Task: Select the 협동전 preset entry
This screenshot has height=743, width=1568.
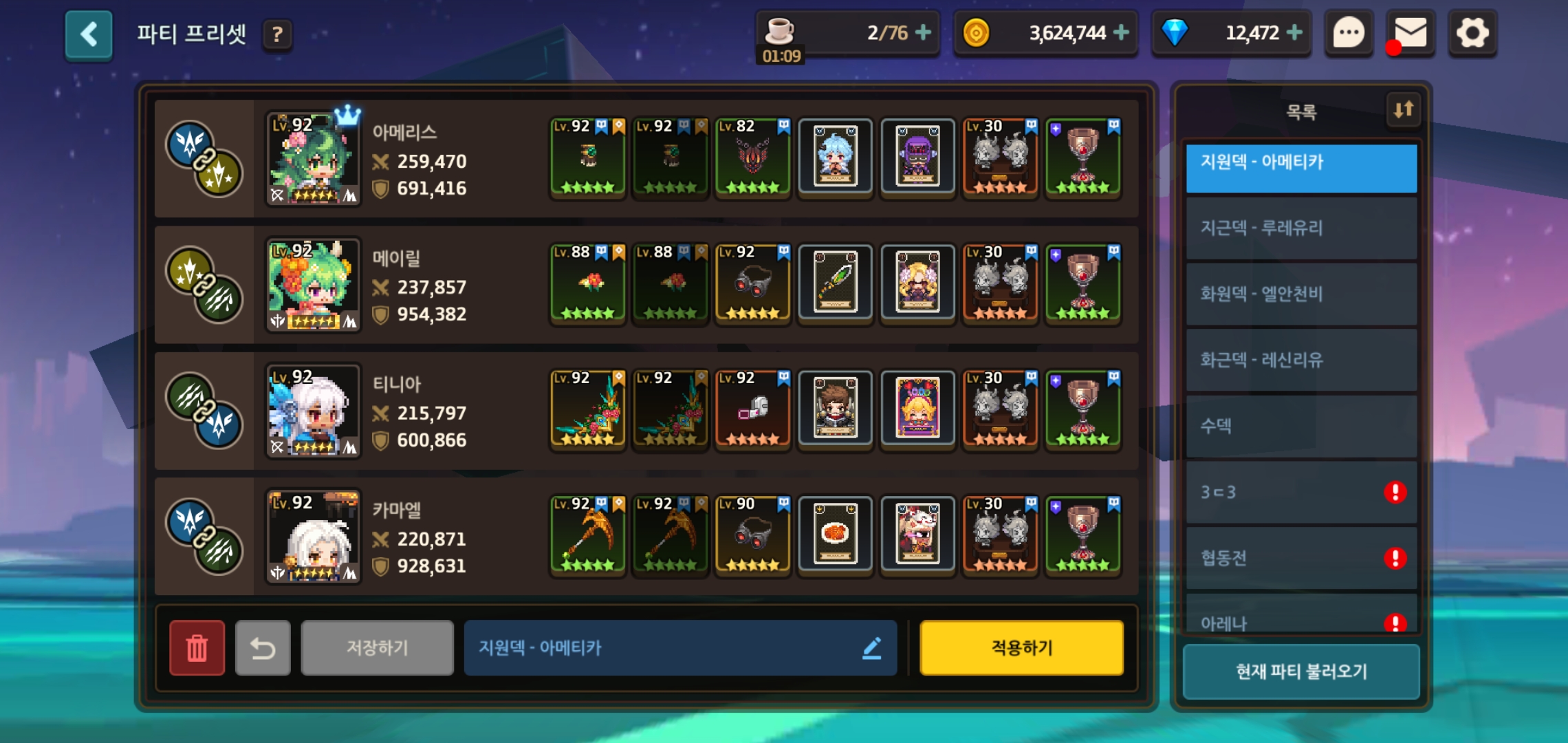Action: click(x=1301, y=558)
